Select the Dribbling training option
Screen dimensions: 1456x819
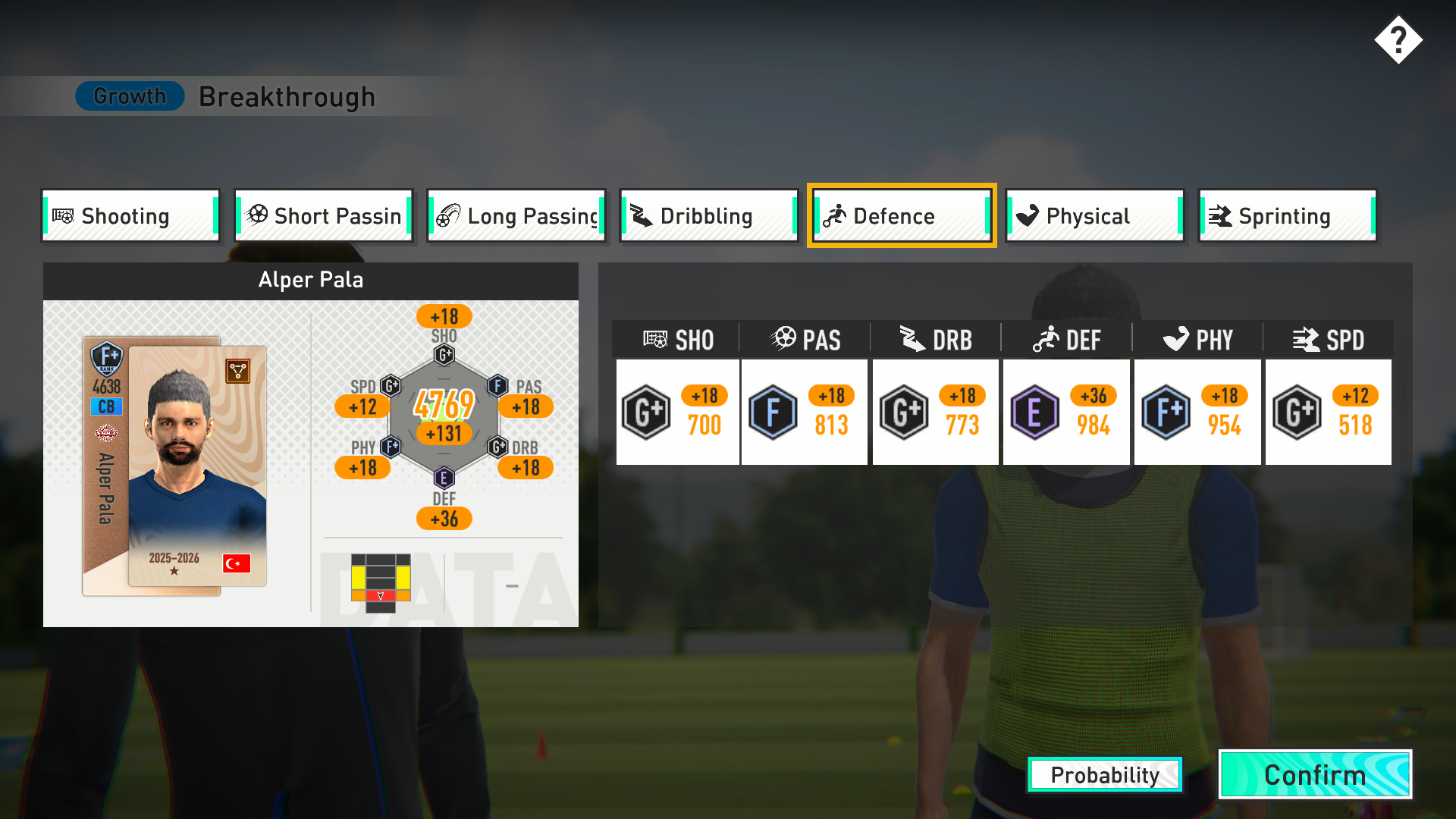coord(709,216)
